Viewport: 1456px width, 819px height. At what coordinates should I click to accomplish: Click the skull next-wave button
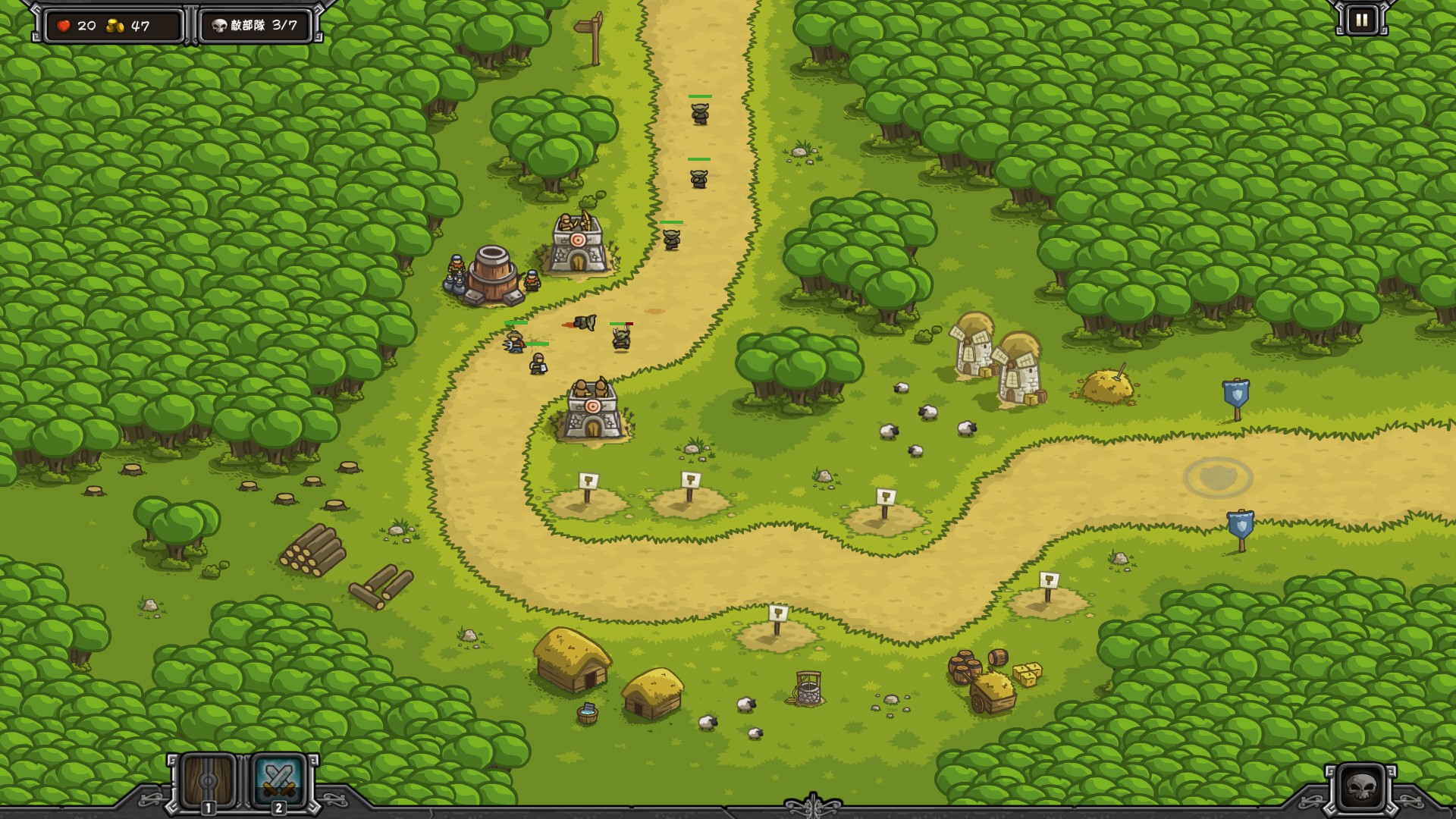(1361, 788)
